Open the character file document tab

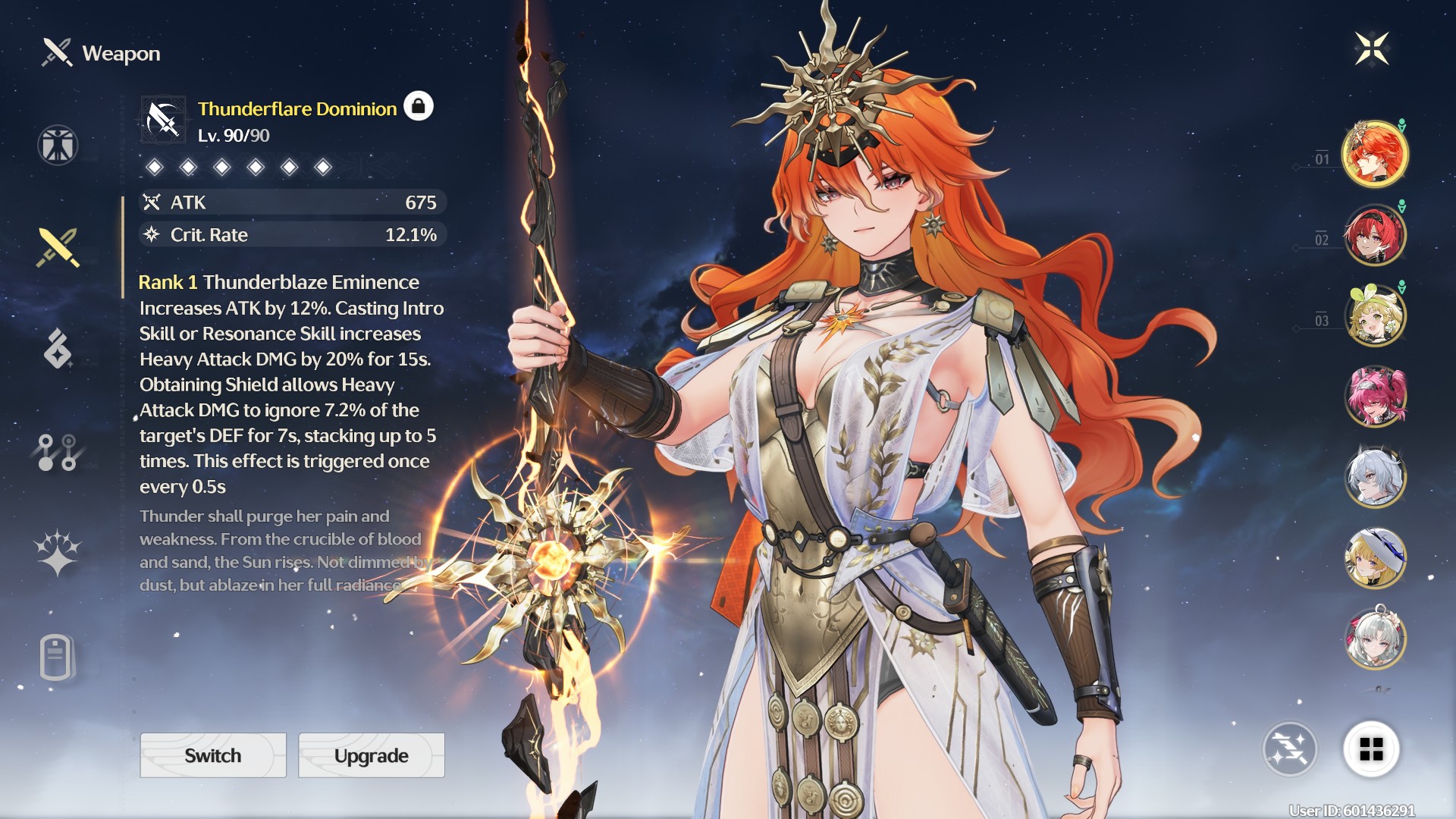56,657
